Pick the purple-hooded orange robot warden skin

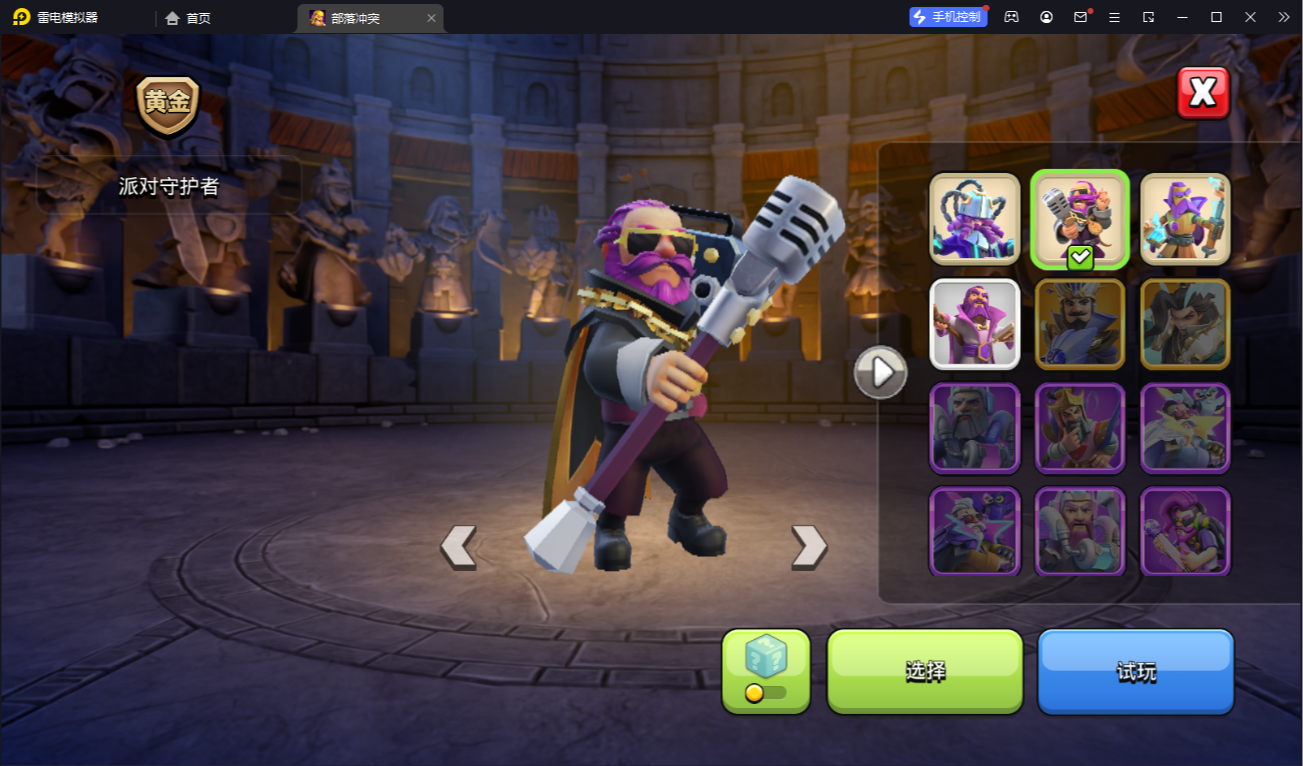(1185, 219)
